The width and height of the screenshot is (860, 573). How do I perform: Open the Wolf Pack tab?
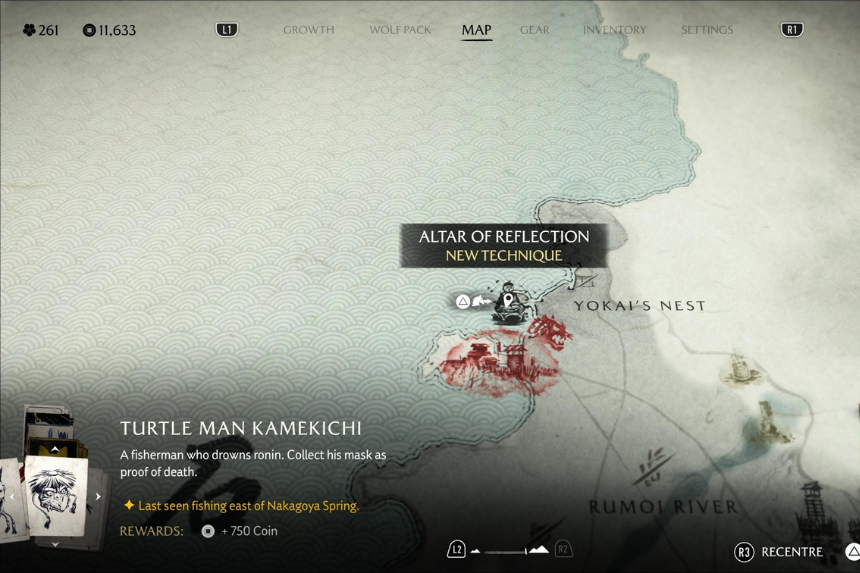pos(400,30)
